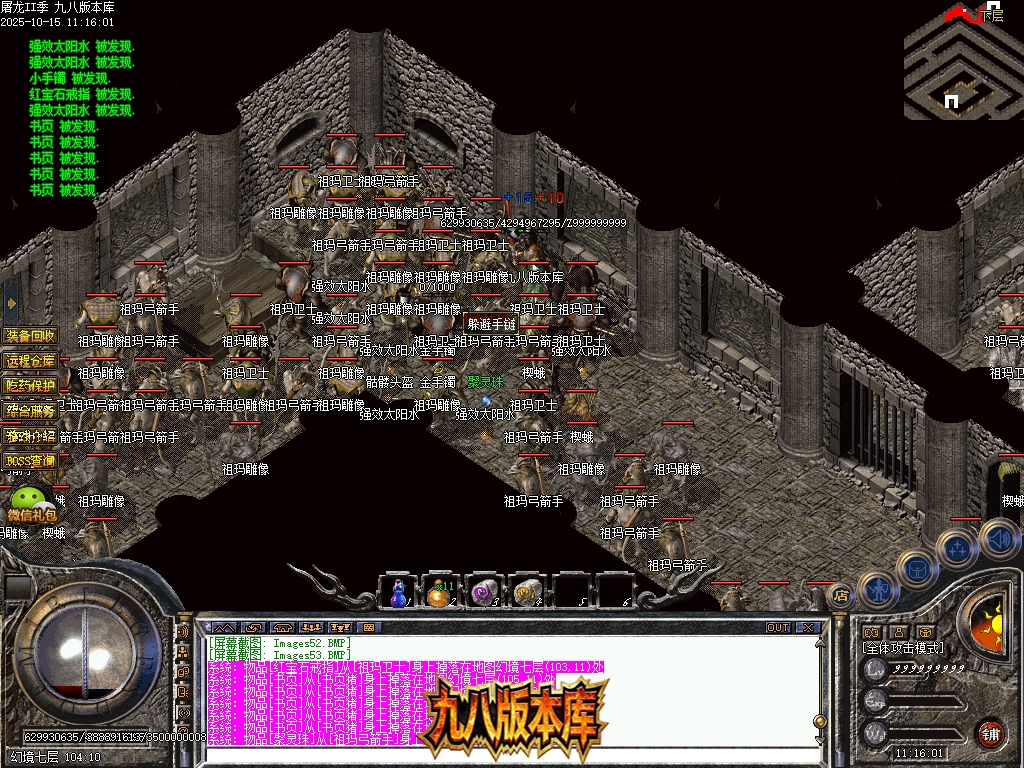Open the 远程仓库 remote warehouse
1024x768 pixels.
(x=31, y=360)
